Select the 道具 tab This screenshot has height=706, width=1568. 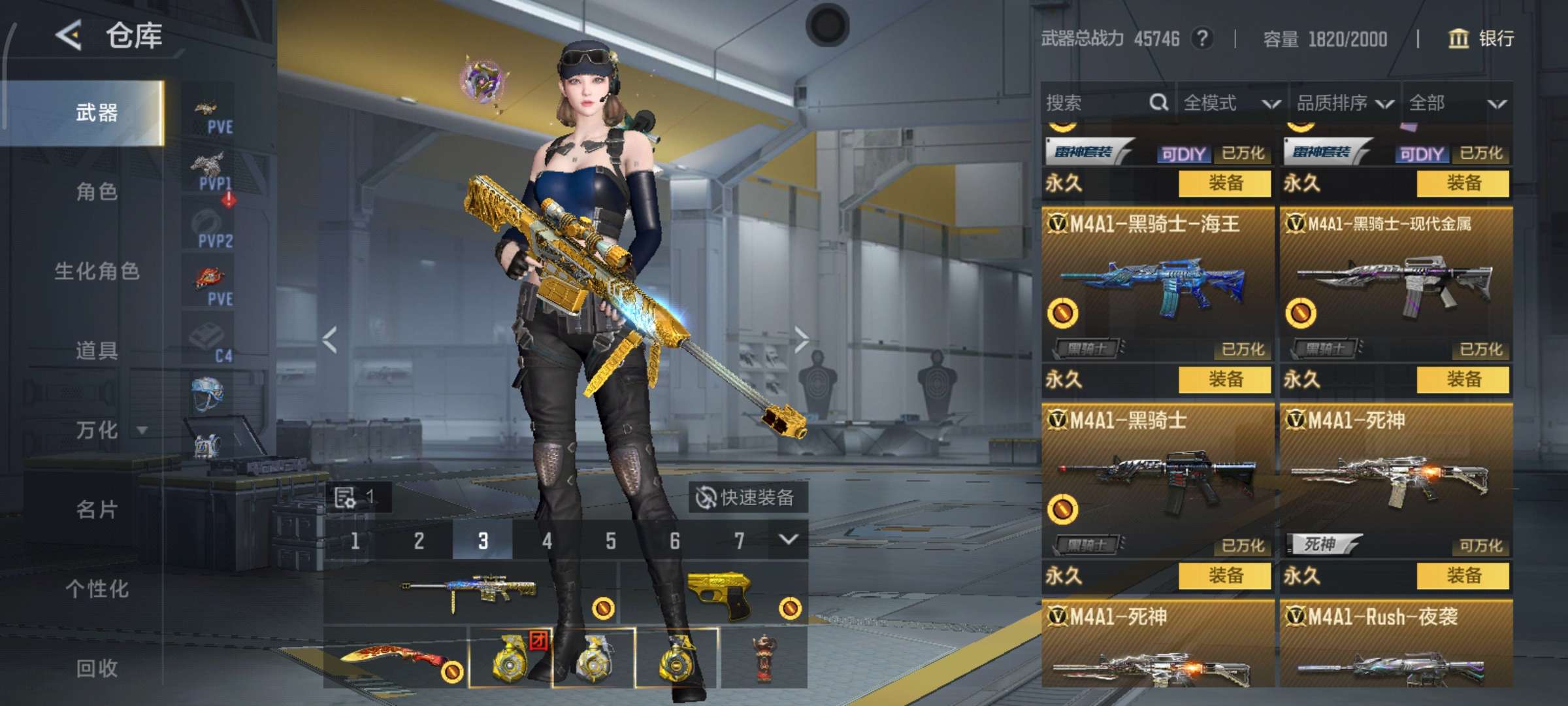coord(97,351)
